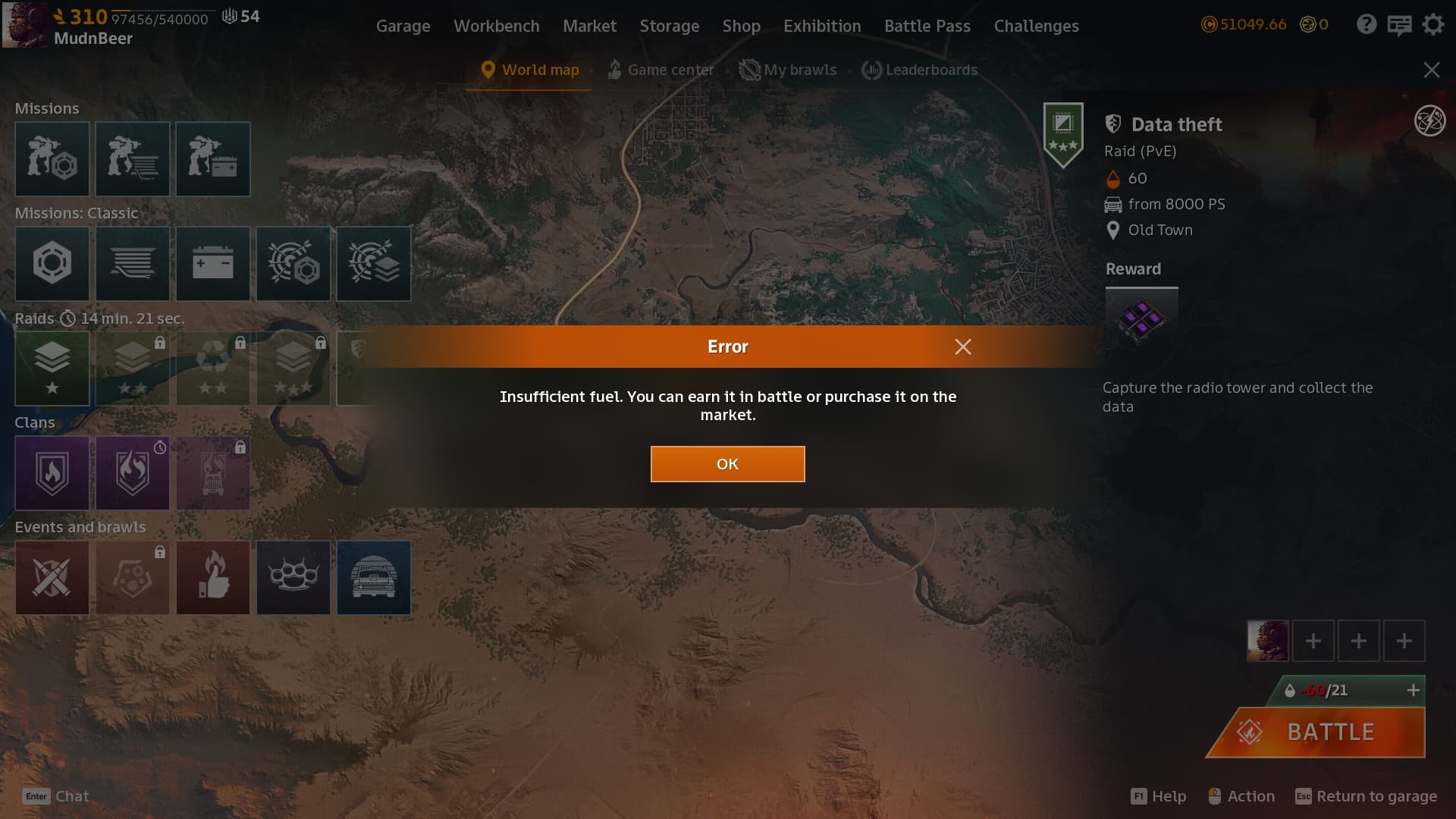Viewport: 1456px width, 819px height.
Task: Open the settings gear icon
Action: [1432, 25]
